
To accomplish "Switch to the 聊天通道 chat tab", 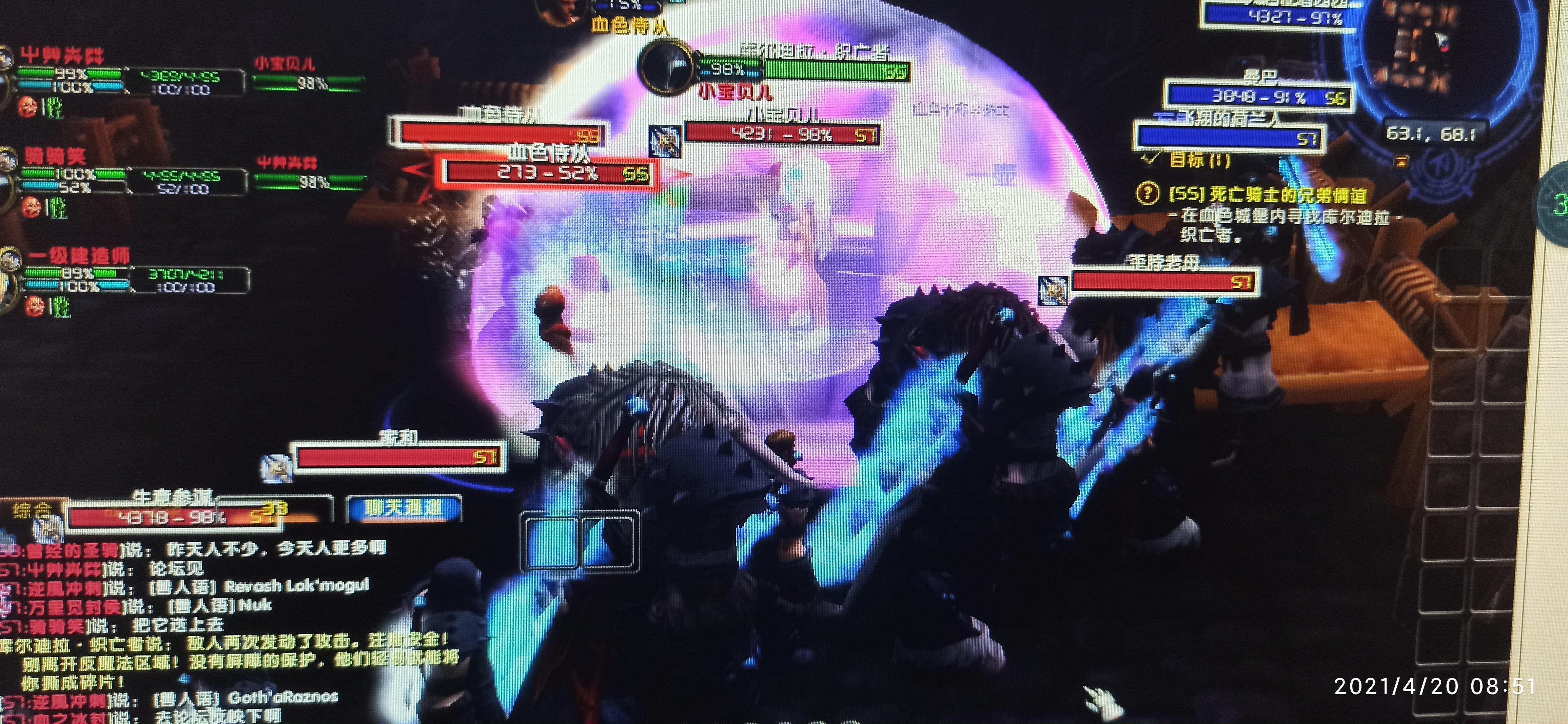I will [404, 508].
